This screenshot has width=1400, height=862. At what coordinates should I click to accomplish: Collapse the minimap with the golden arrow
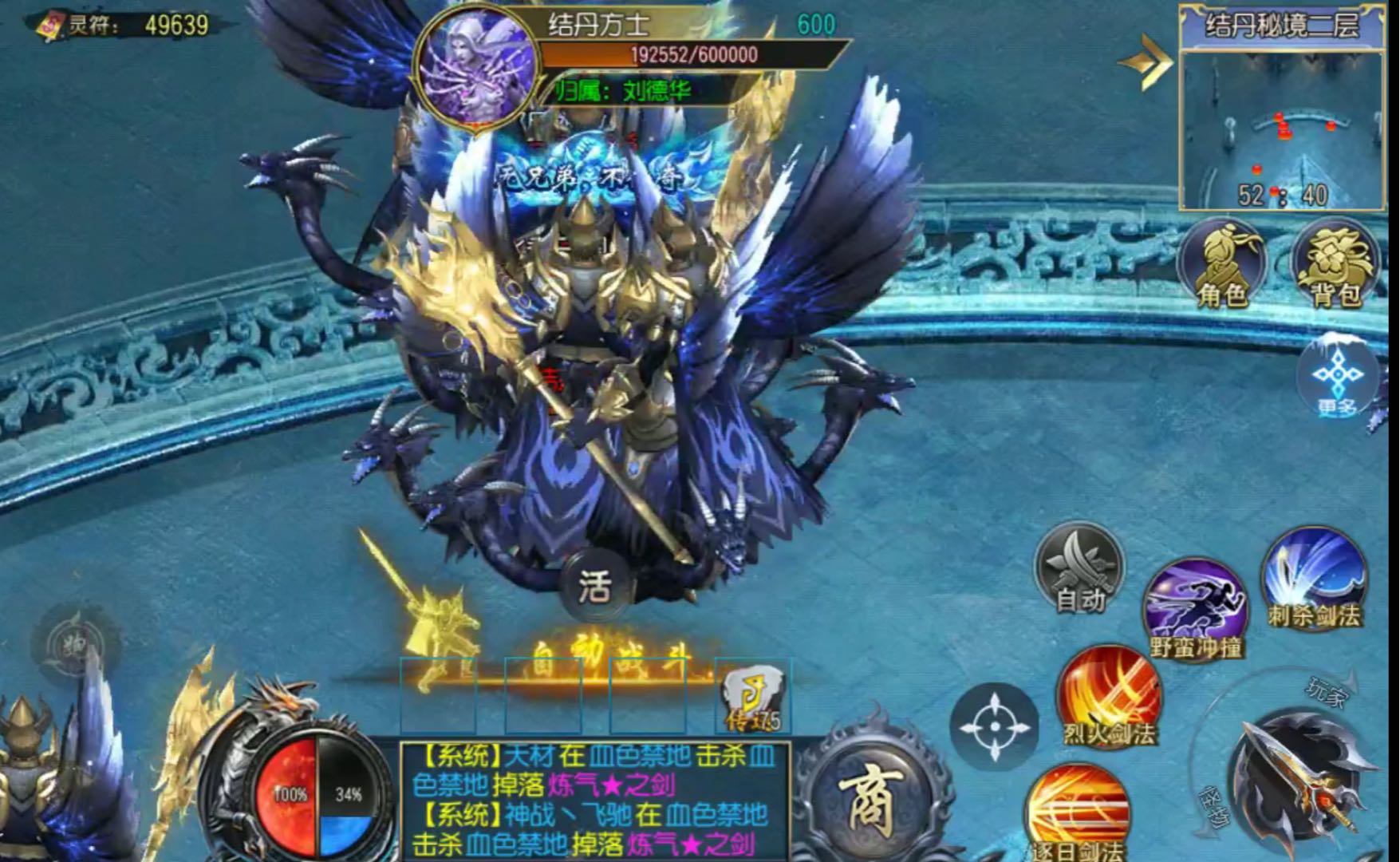[1146, 61]
